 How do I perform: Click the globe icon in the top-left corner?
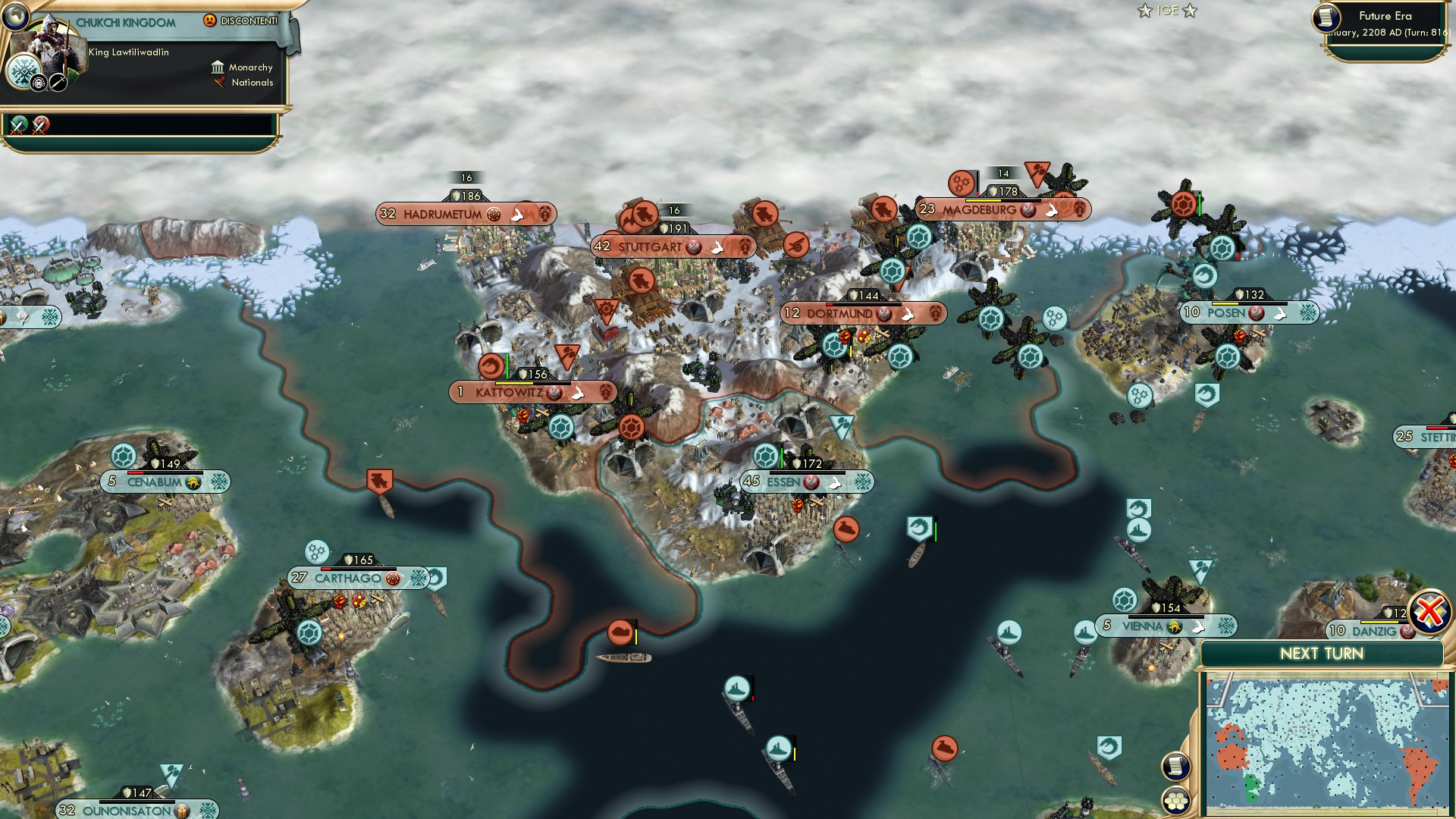(14, 14)
